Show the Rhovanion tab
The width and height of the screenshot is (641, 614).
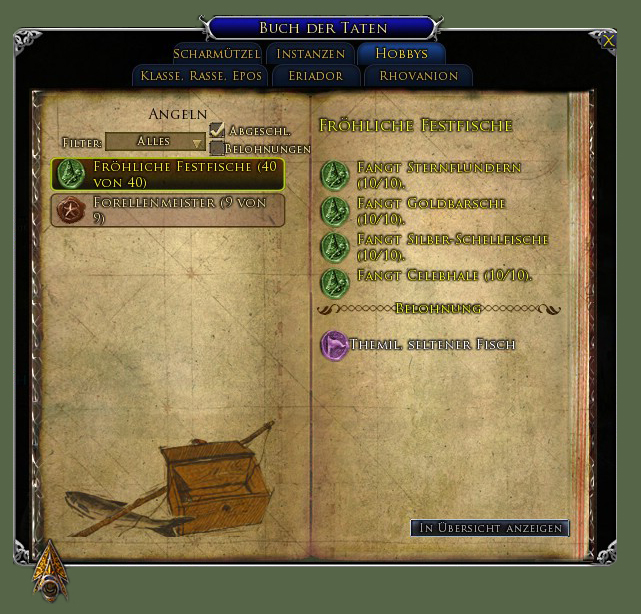419,76
